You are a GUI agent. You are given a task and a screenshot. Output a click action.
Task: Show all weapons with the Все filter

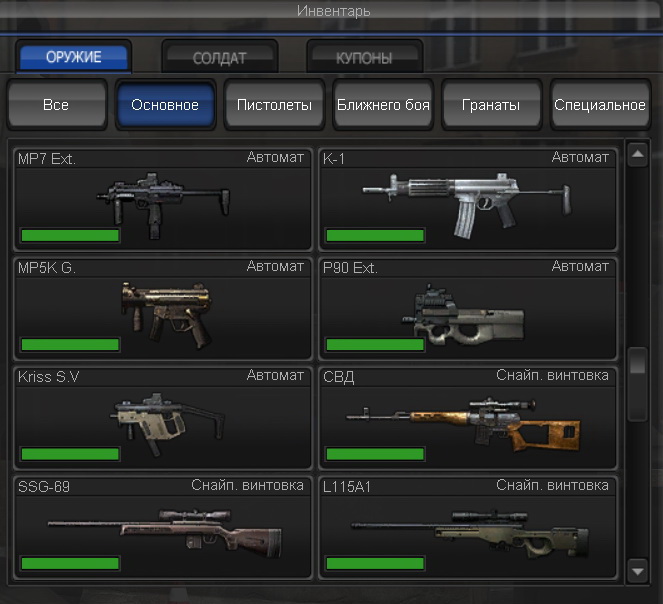56,105
